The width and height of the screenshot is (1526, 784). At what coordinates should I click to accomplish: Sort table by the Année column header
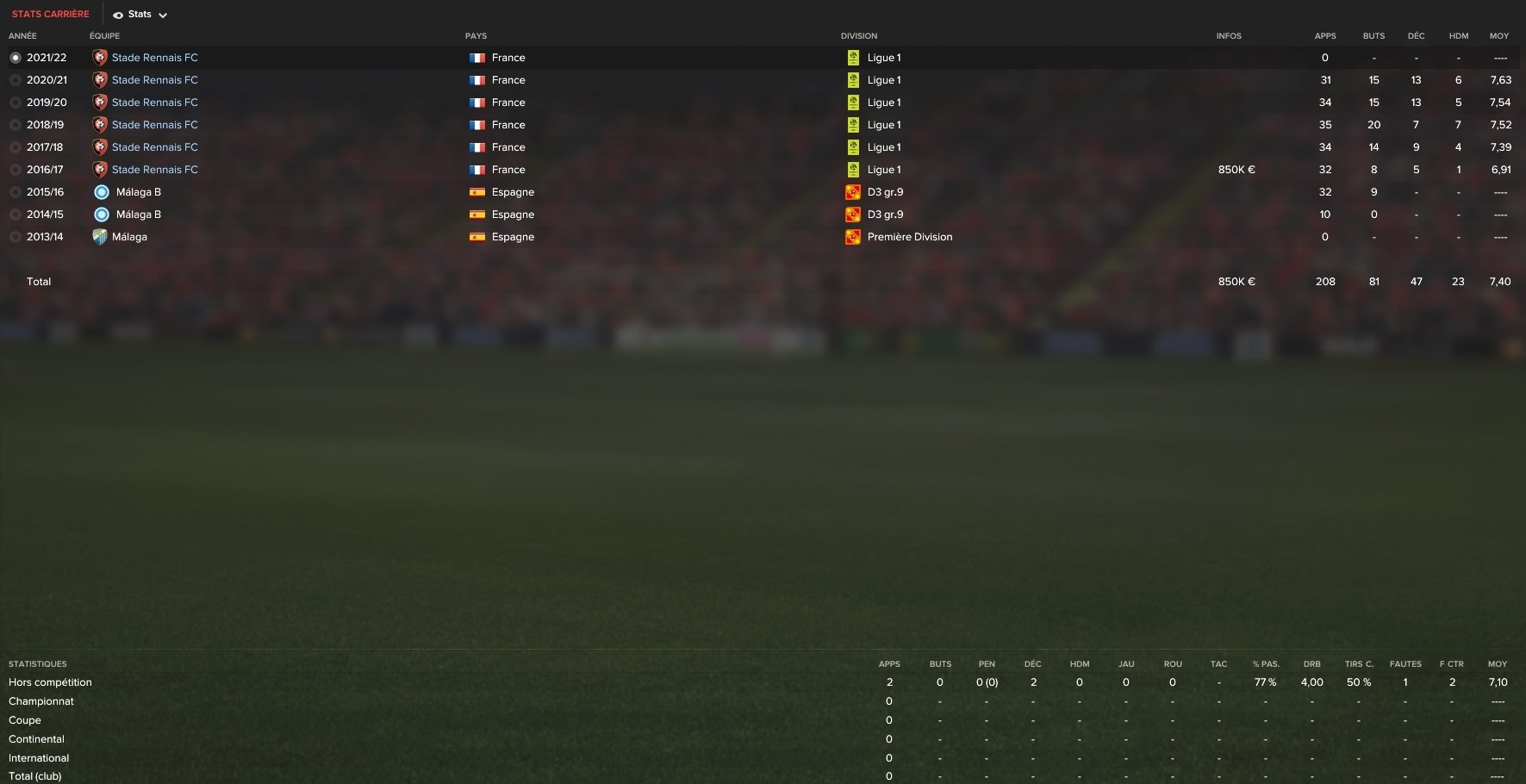click(22, 36)
